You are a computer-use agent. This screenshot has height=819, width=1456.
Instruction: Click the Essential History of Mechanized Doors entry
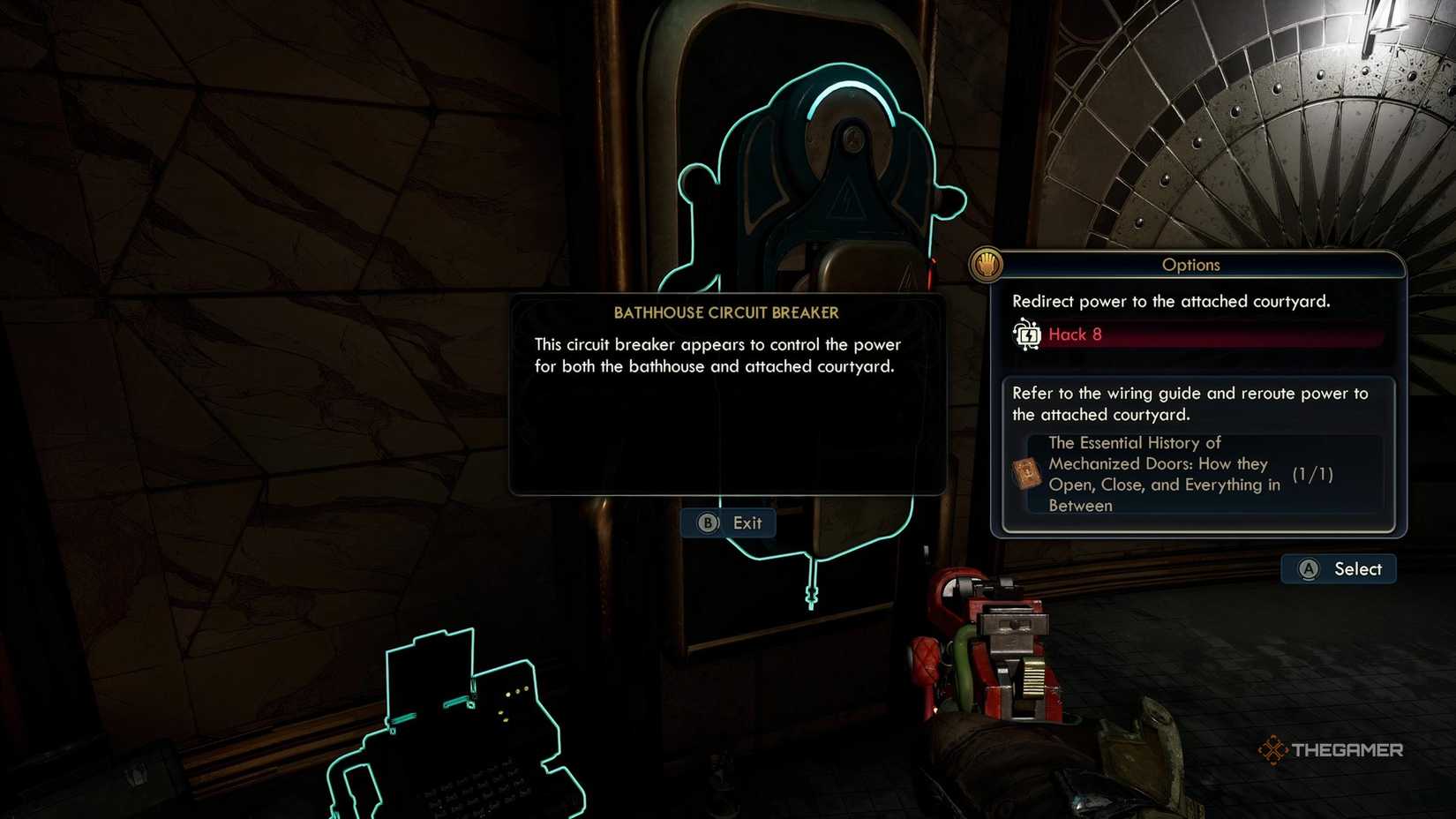click(1156, 474)
